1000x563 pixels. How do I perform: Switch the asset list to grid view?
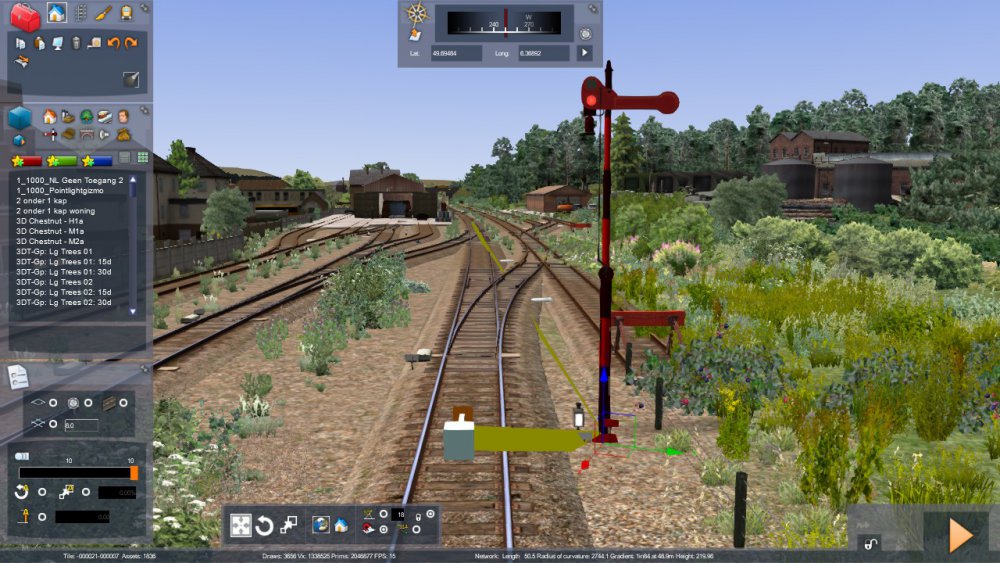coord(142,158)
